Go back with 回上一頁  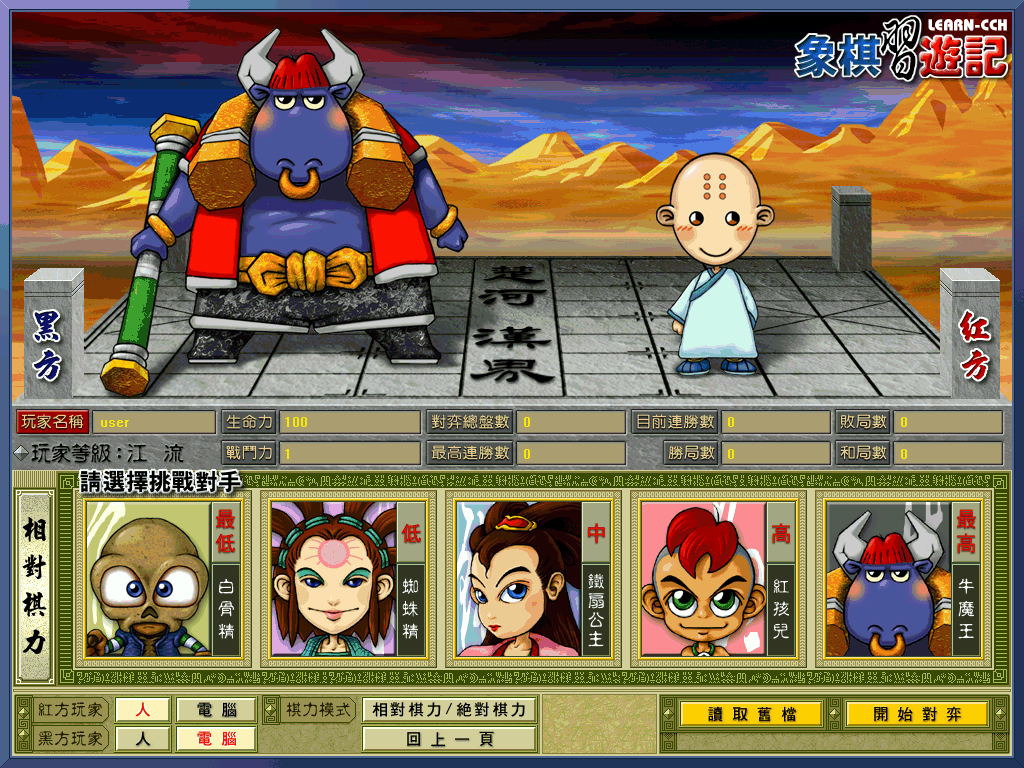click(x=449, y=740)
